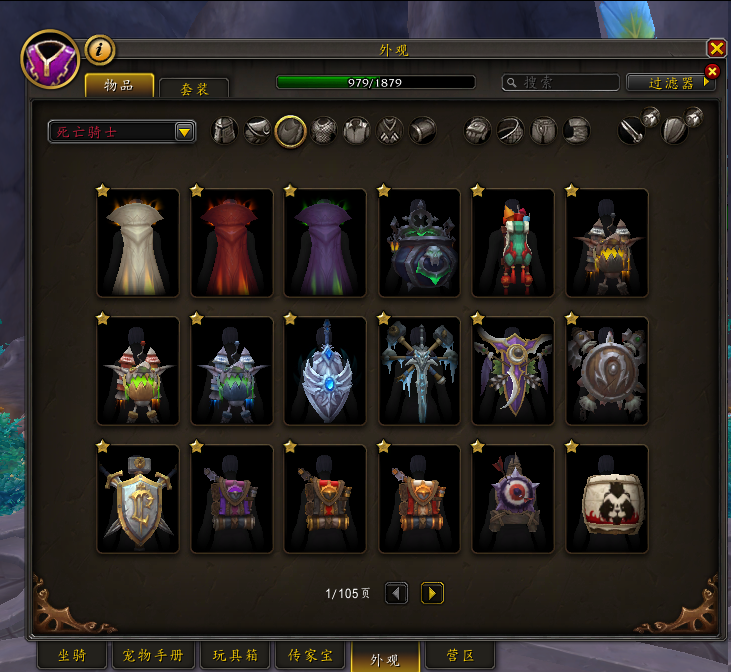Open the 死亡骑士 class dropdown
Image resolution: width=731 pixels, height=672 pixels.
pyautogui.click(x=184, y=131)
